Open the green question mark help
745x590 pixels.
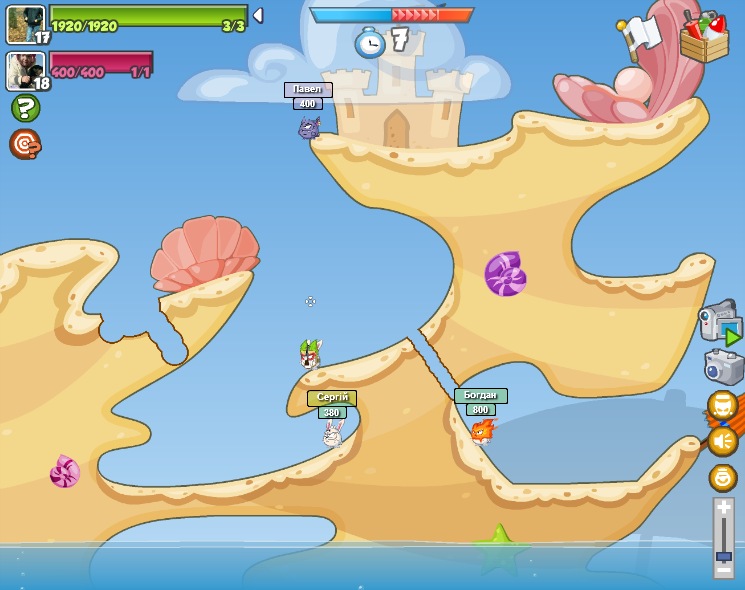(25, 108)
